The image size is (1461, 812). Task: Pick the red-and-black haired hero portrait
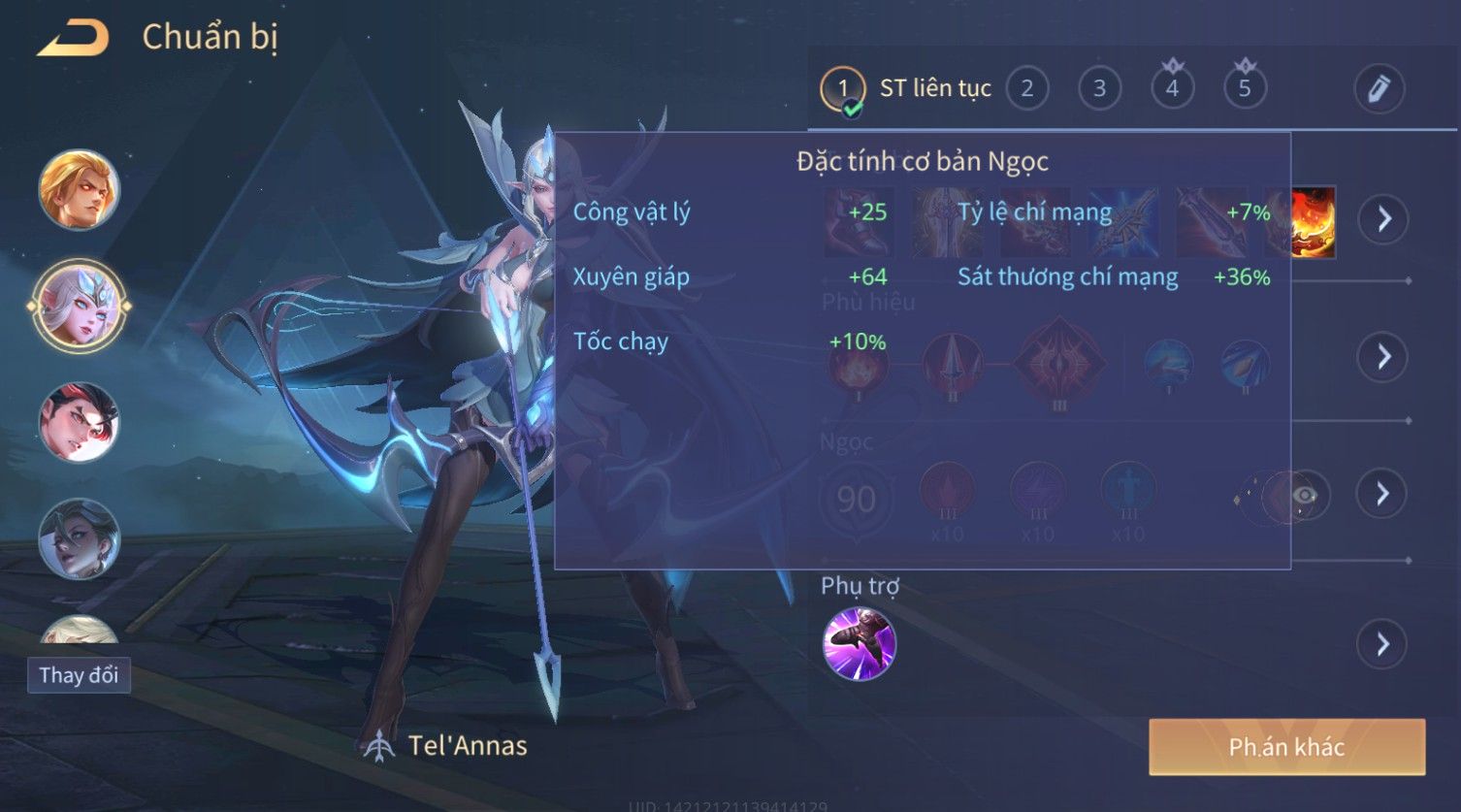[x=79, y=423]
